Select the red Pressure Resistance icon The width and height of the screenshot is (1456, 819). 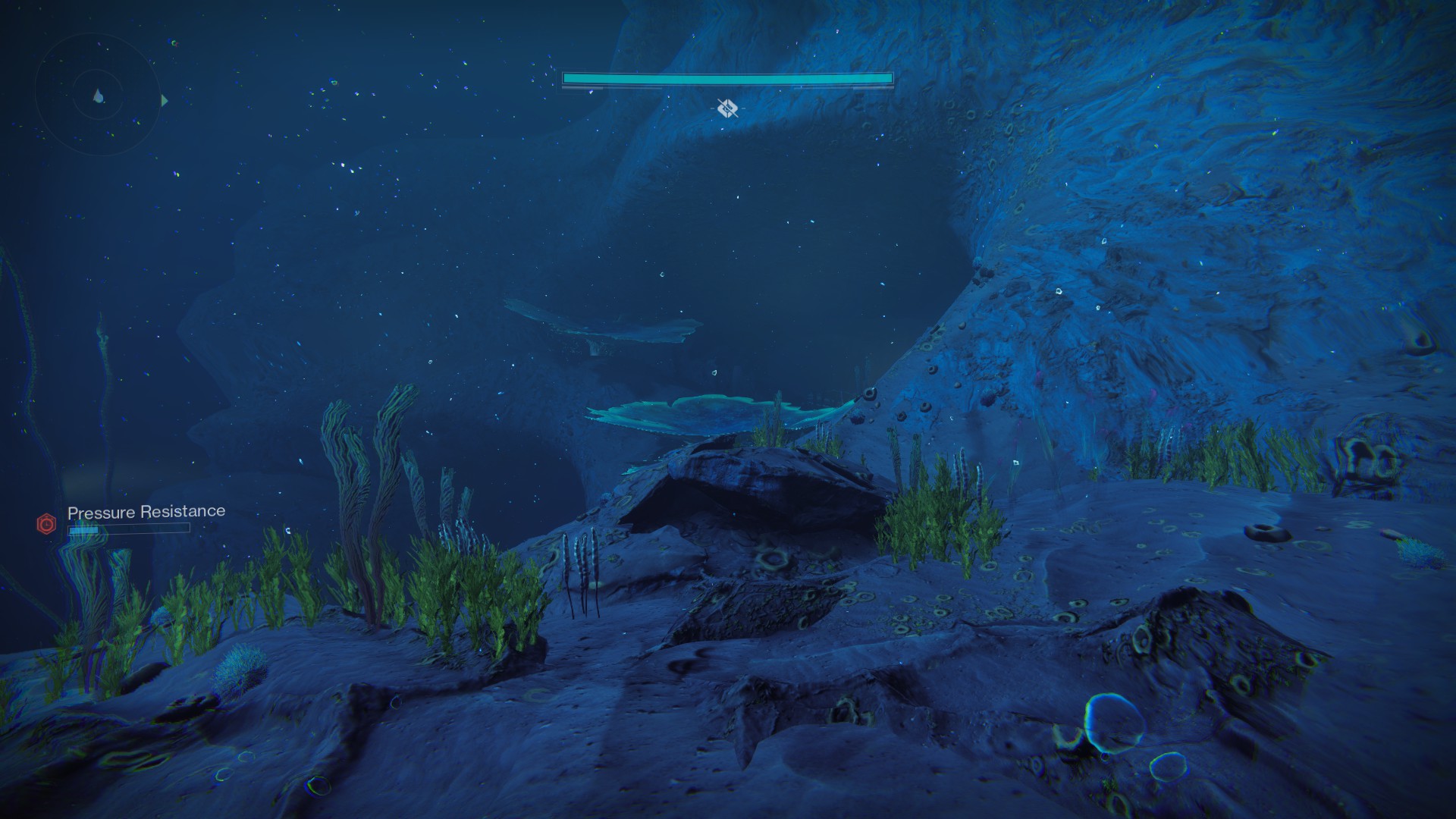(x=47, y=523)
